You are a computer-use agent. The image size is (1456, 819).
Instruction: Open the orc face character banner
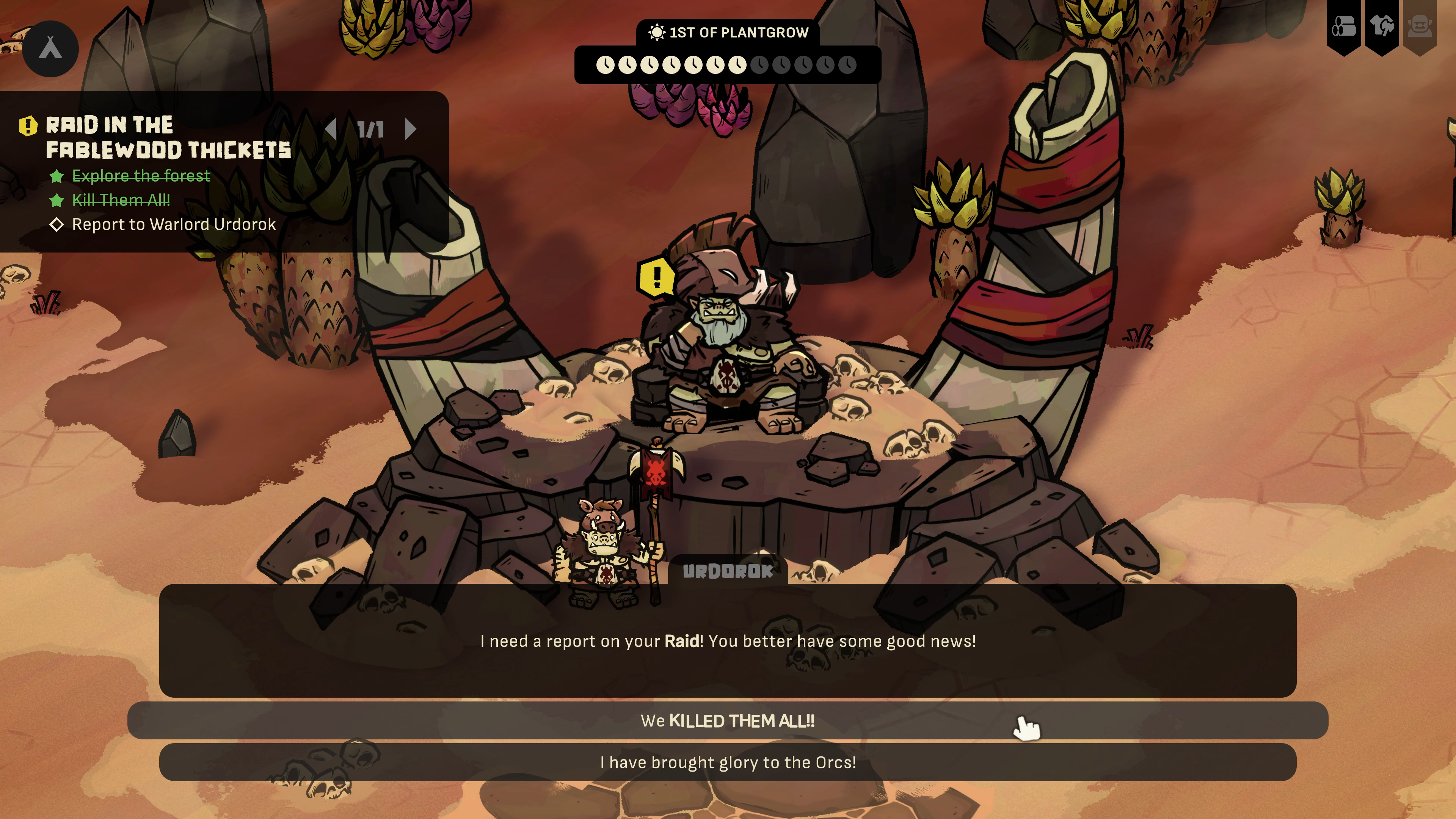tap(1419, 27)
